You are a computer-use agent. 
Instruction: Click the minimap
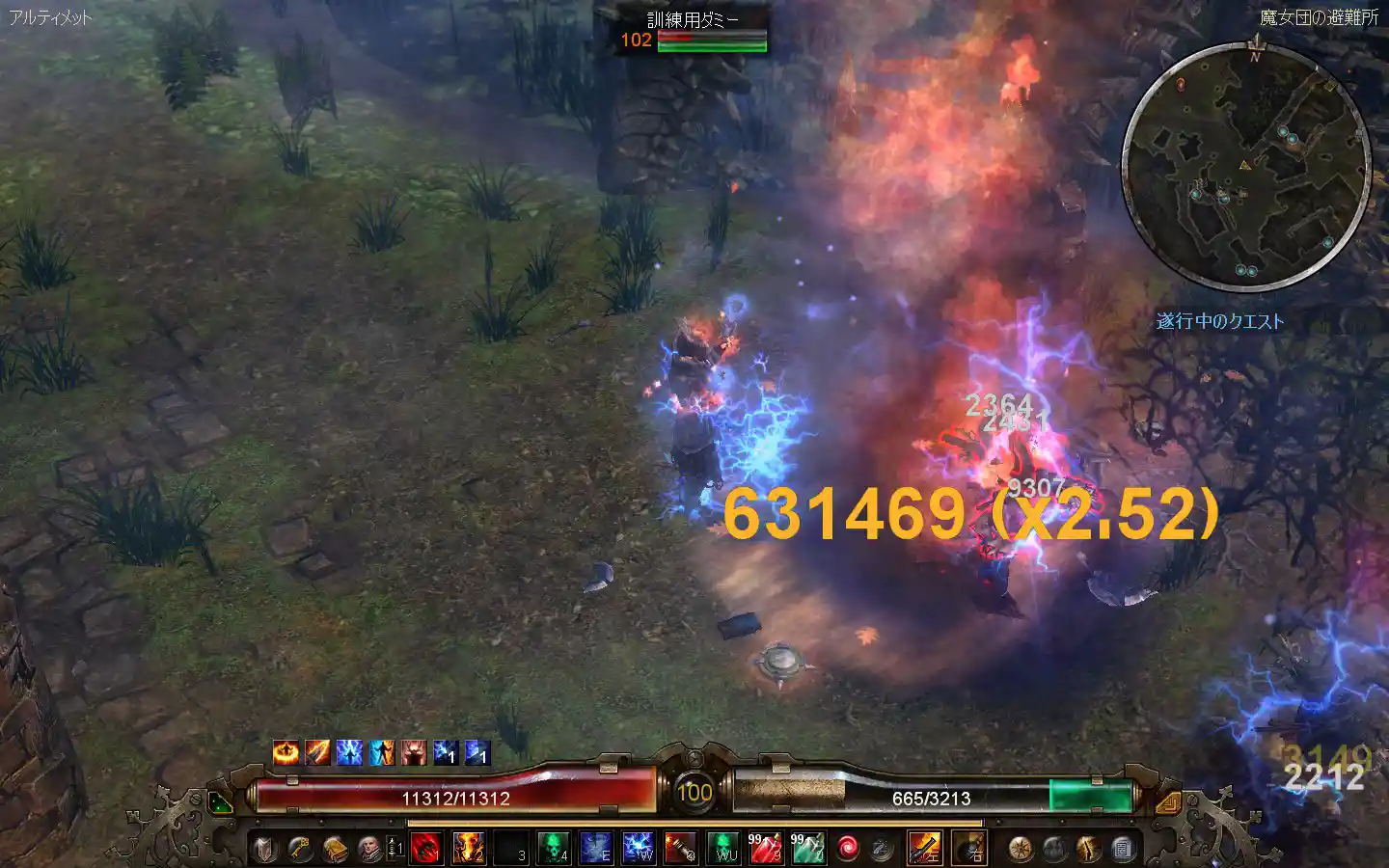click(1246, 167)
